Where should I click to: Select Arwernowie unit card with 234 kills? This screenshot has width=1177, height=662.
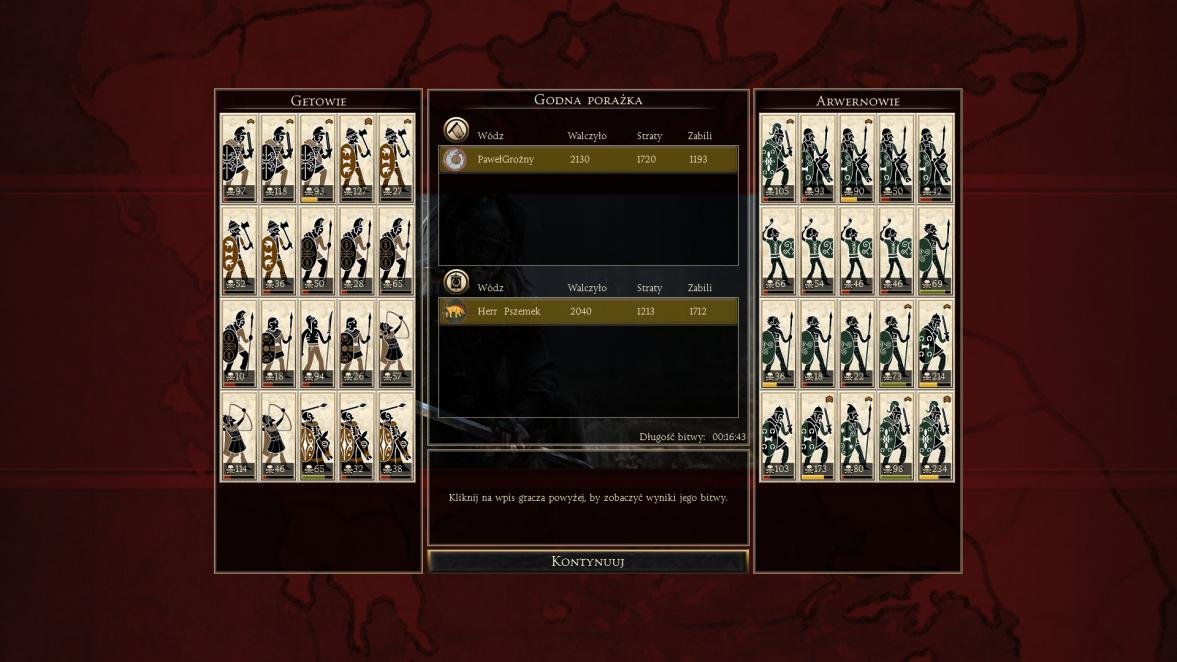pos(935,437)
